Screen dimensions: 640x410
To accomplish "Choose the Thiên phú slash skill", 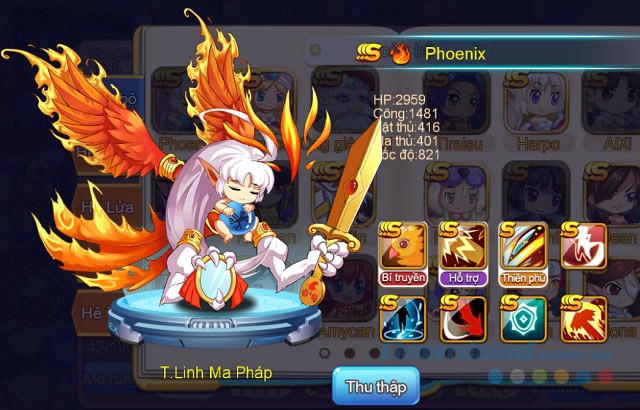I will 523,252.
